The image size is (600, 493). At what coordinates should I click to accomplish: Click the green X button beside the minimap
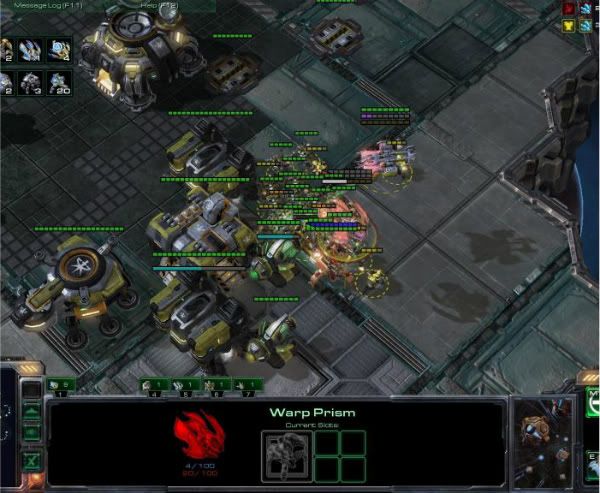pyautogui.click(x=30, y=461)
